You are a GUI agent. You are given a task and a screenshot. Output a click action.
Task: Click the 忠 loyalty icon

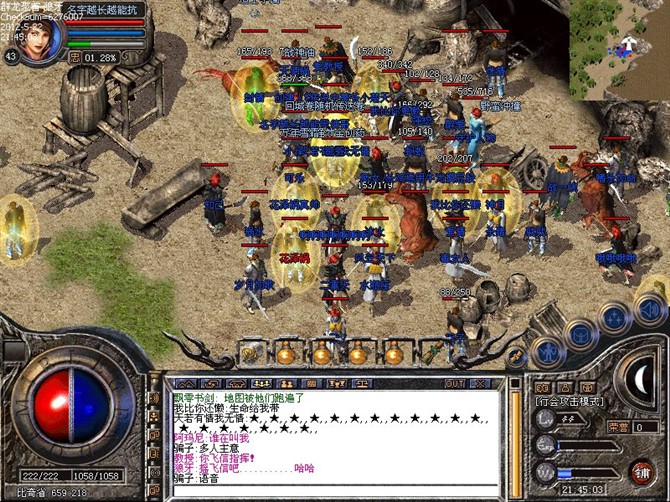[74, 57]
